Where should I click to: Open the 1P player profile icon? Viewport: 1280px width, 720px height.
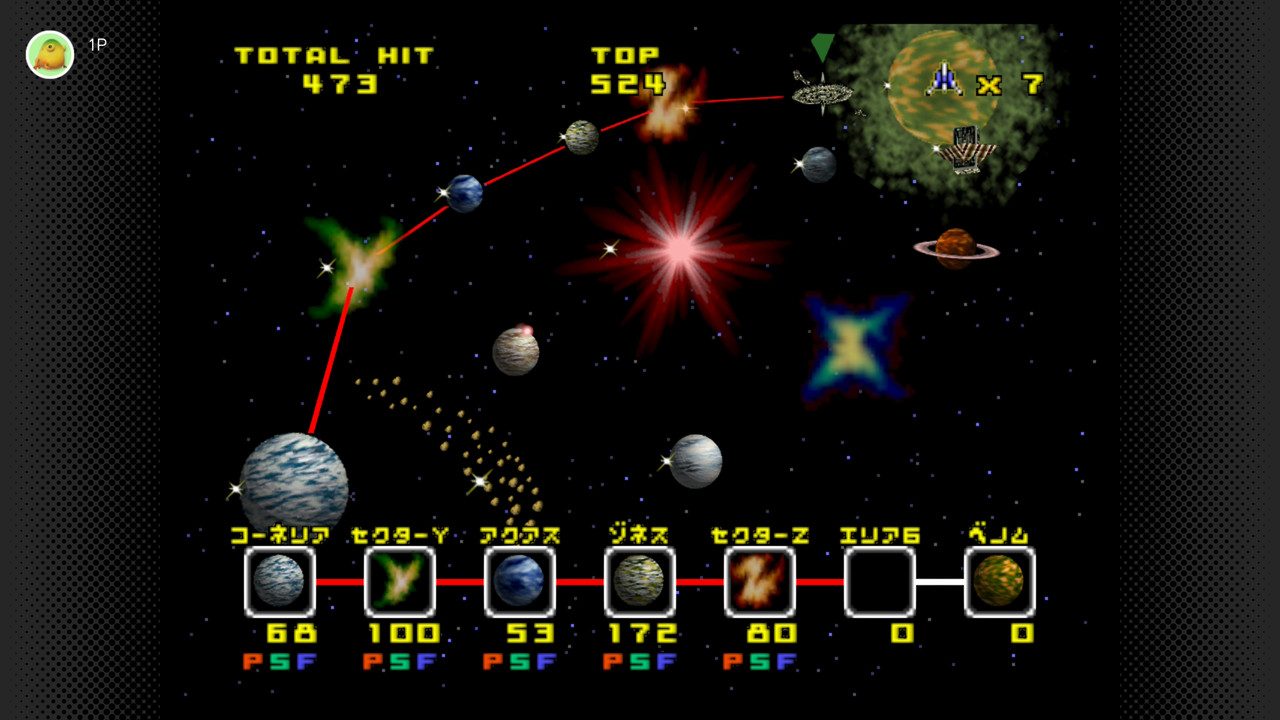[x=50, y=55]
